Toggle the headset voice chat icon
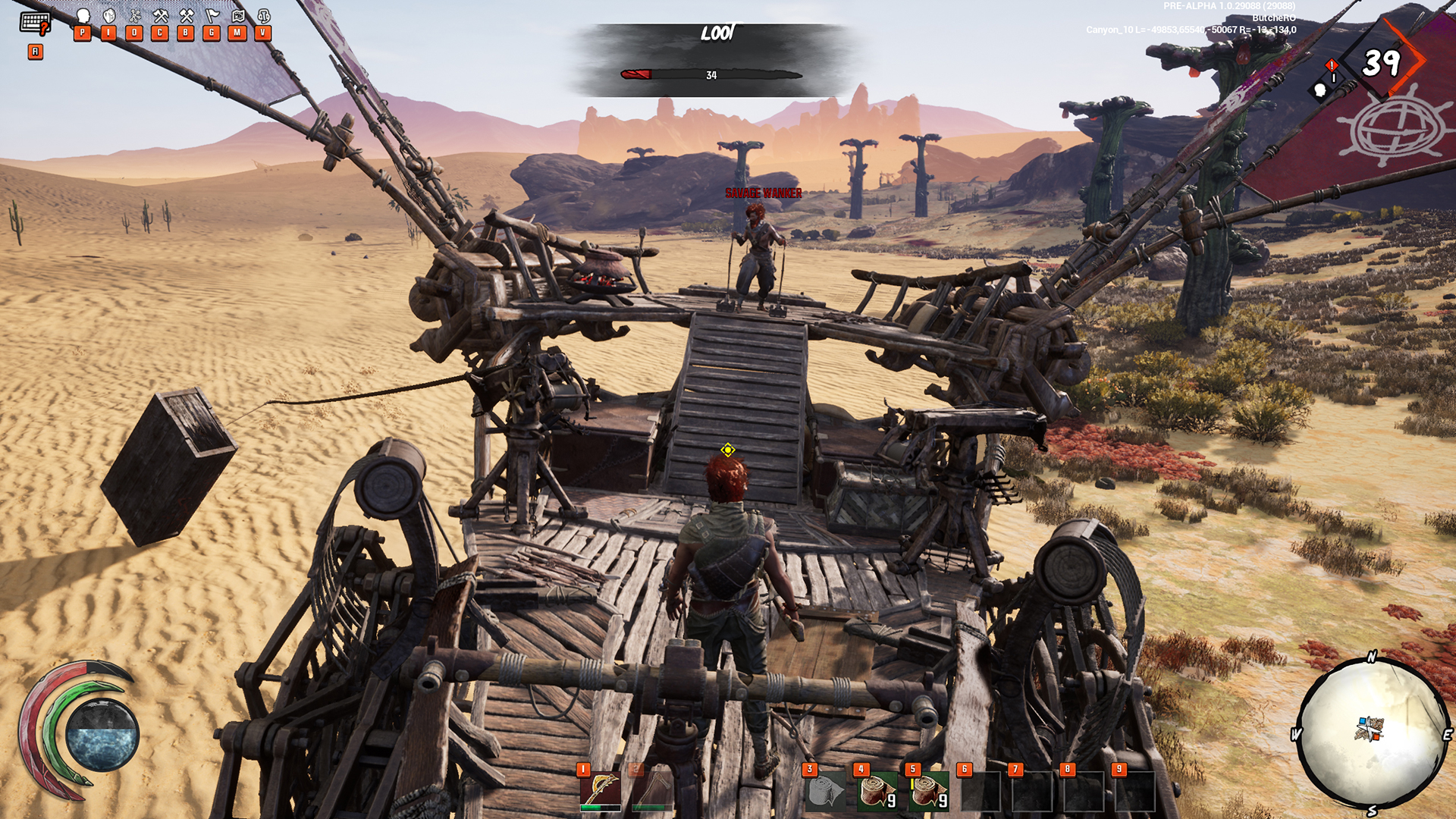Viewport: 1456px width, 819px height. pos(264,16)
